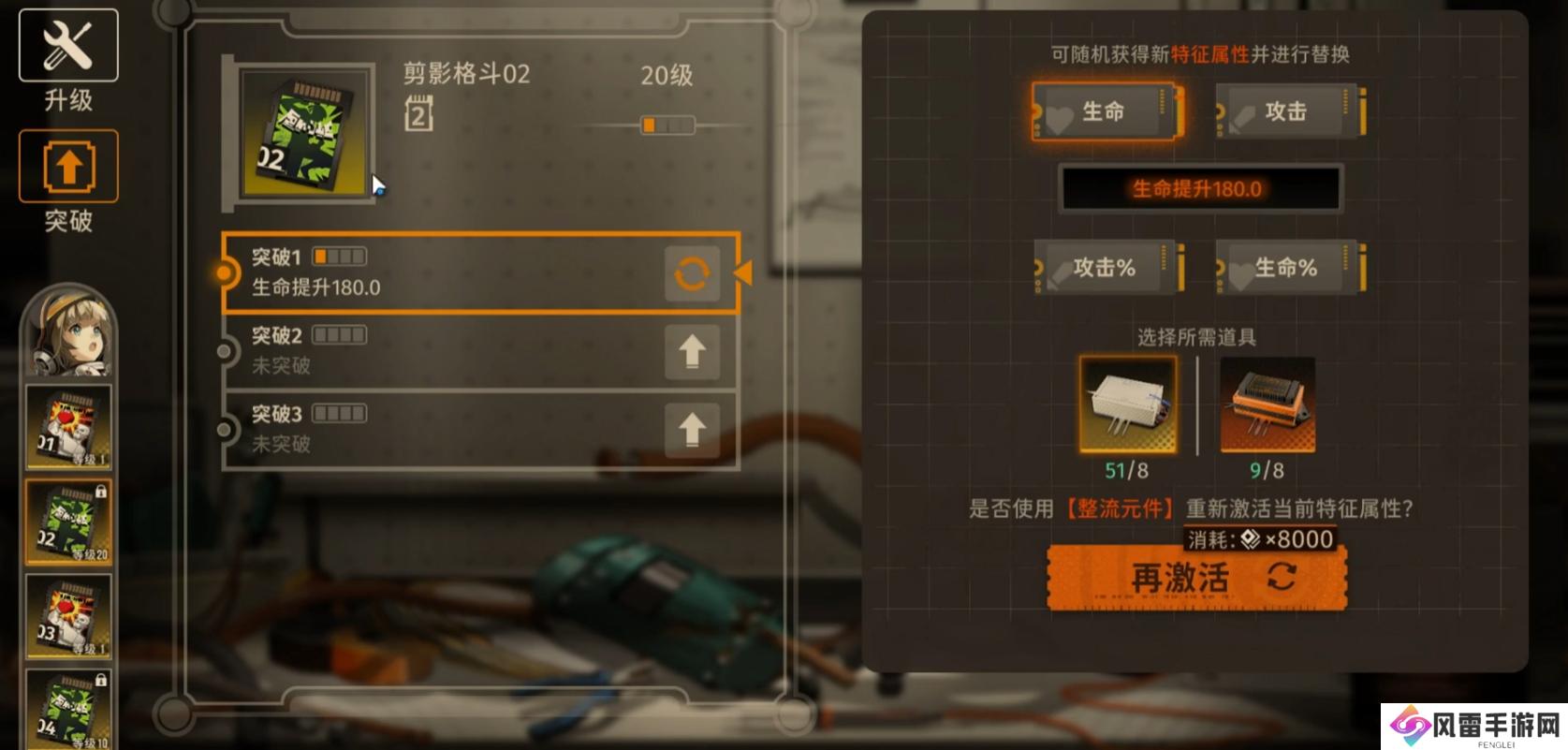Click the reactivate icon on 突破1
The image size is (1568, 750).
point(692,273)
